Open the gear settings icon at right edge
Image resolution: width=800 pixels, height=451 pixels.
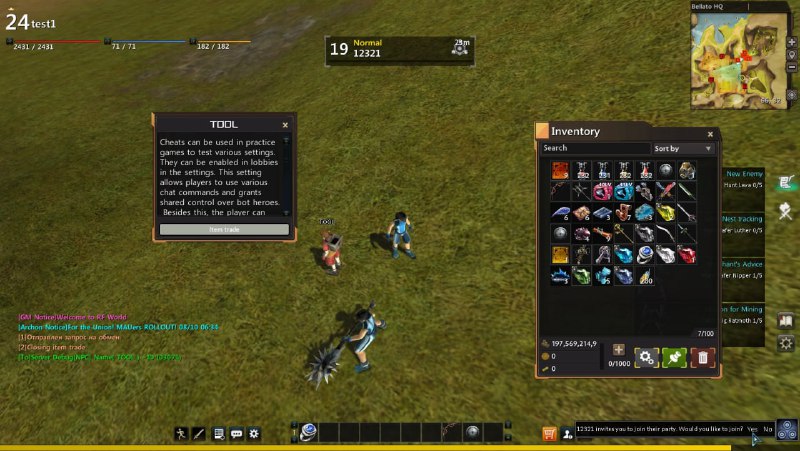click(x=787, y=343)
